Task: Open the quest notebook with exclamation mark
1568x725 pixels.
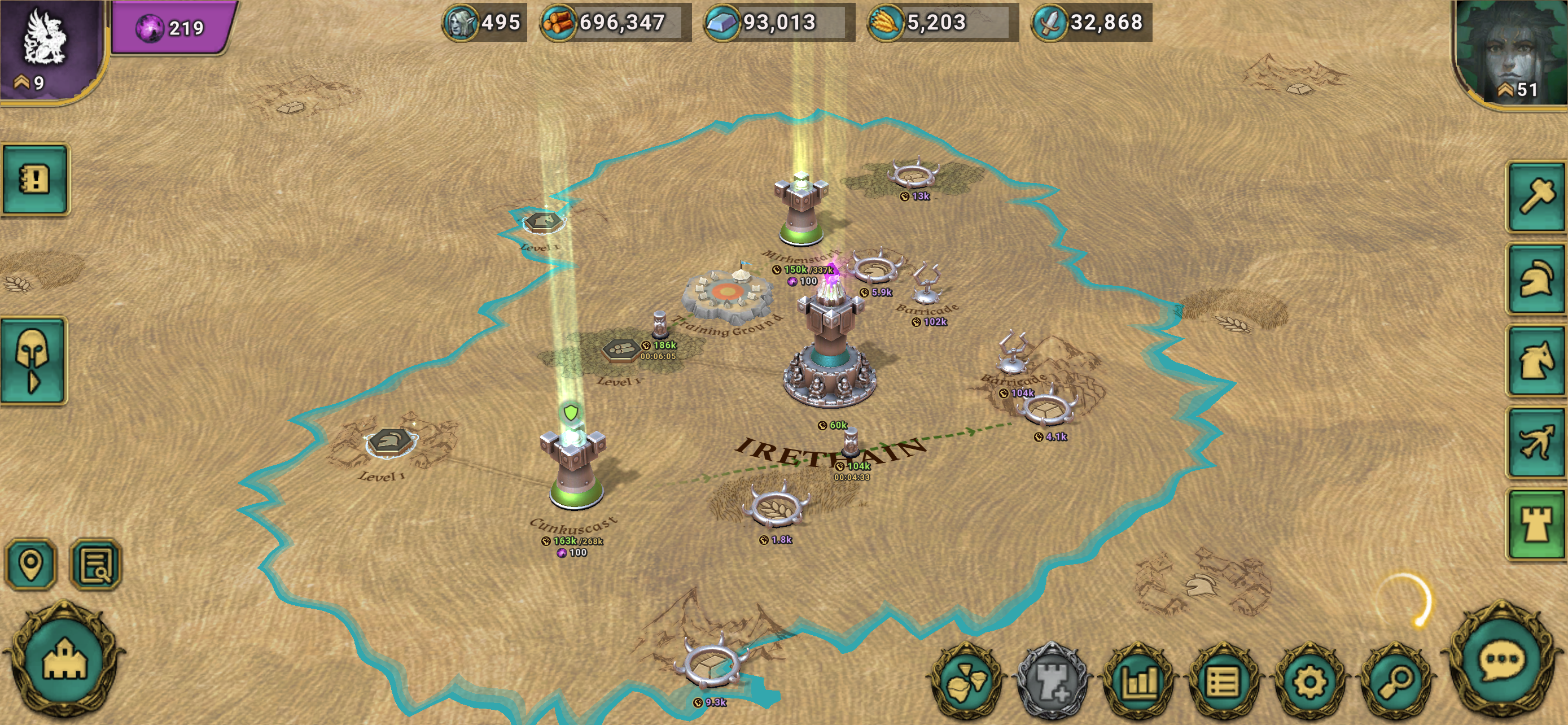Action: pos(34,180)
